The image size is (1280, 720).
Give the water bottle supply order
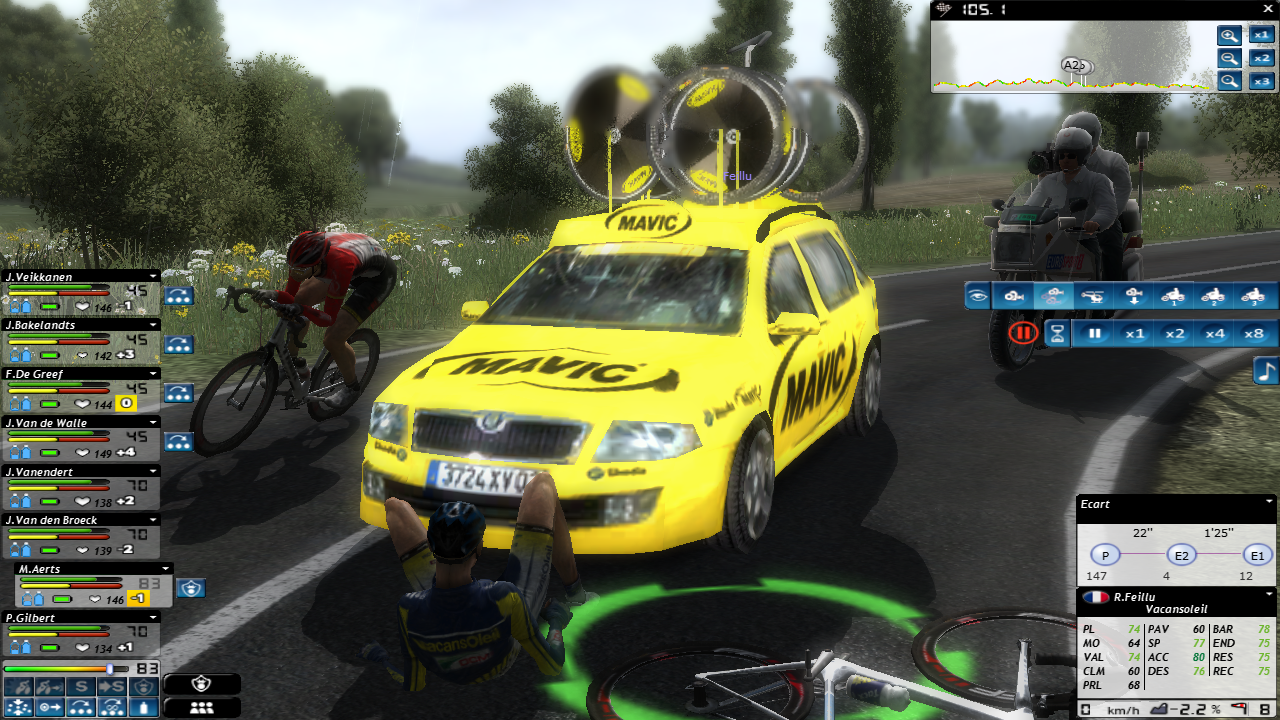(x=145, y=707)
